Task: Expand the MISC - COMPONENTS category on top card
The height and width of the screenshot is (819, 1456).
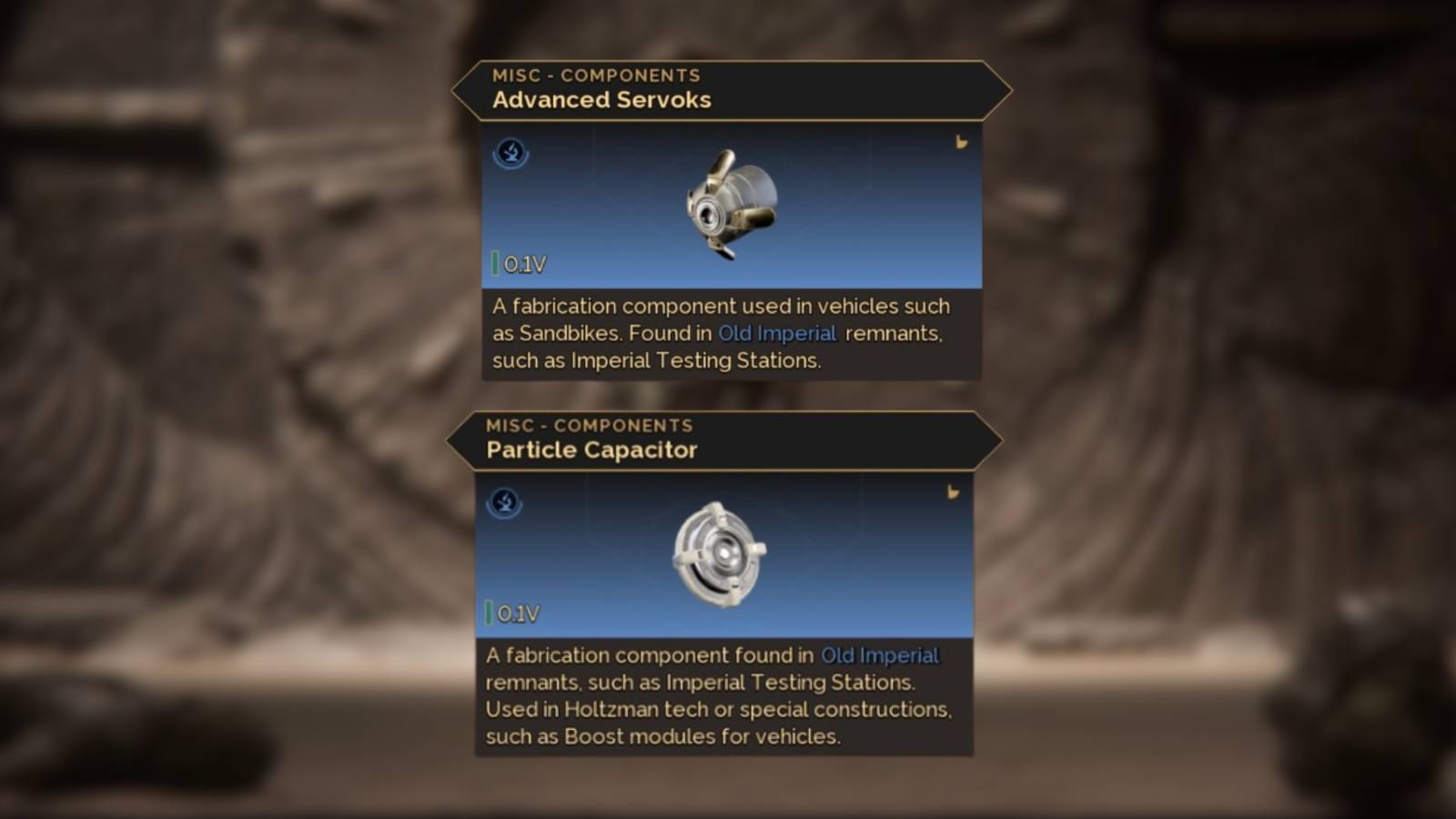Action: (x=596, y=76)
